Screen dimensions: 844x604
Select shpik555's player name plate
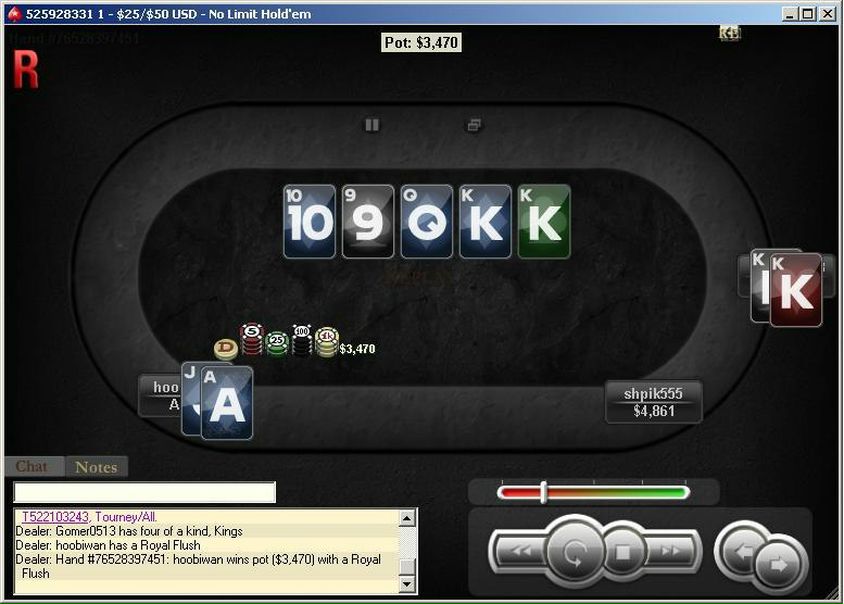[x=653, y=402]
